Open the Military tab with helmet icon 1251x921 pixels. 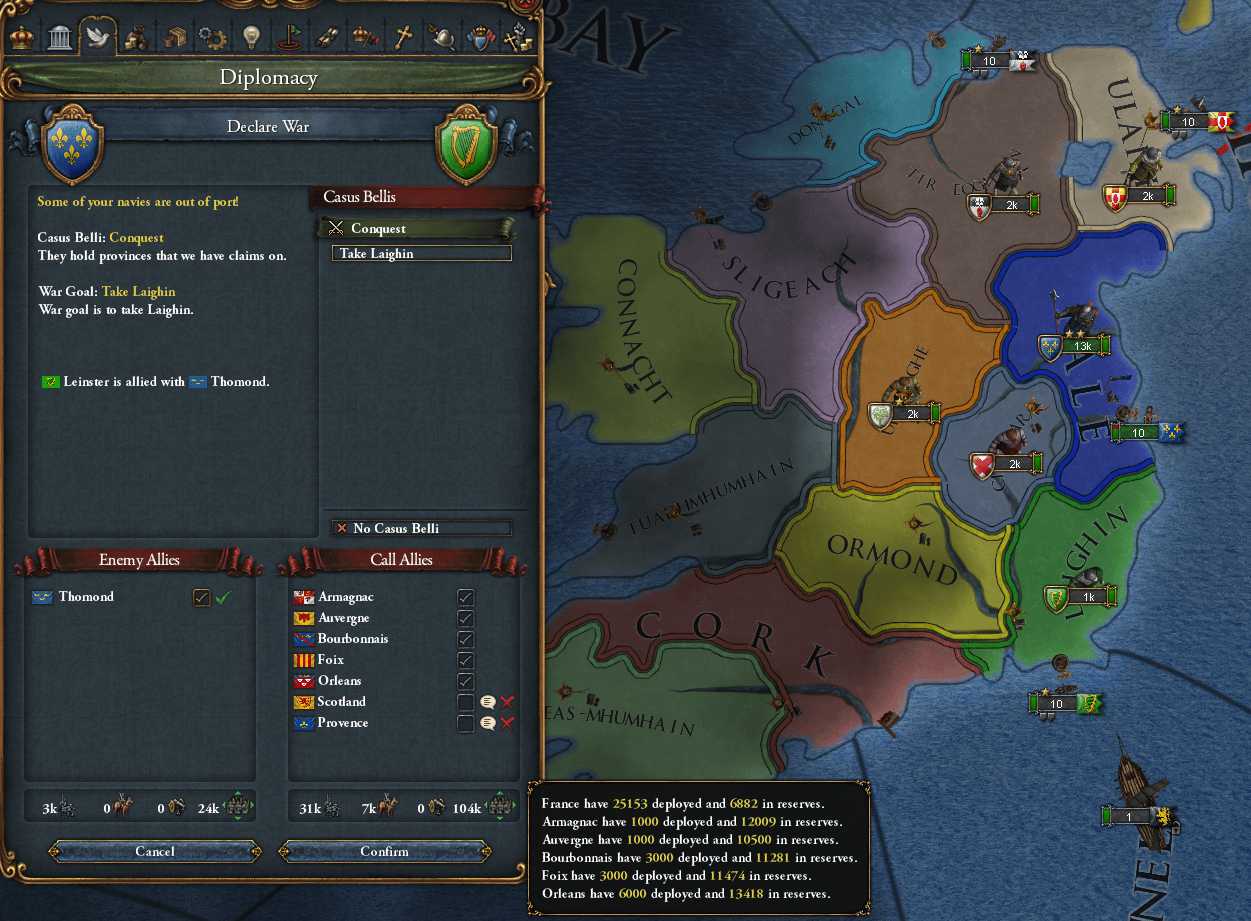click(441, 37)
